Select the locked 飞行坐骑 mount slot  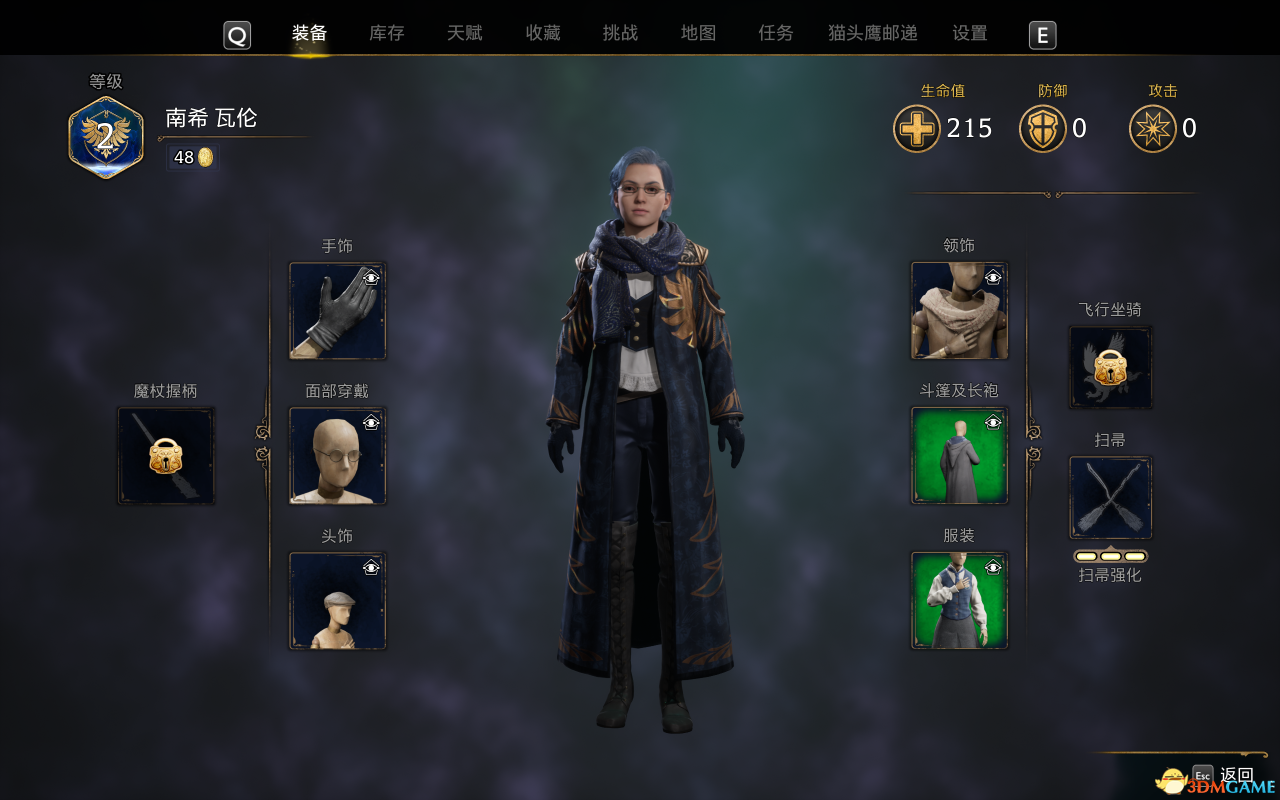[x=1110, y=367]
